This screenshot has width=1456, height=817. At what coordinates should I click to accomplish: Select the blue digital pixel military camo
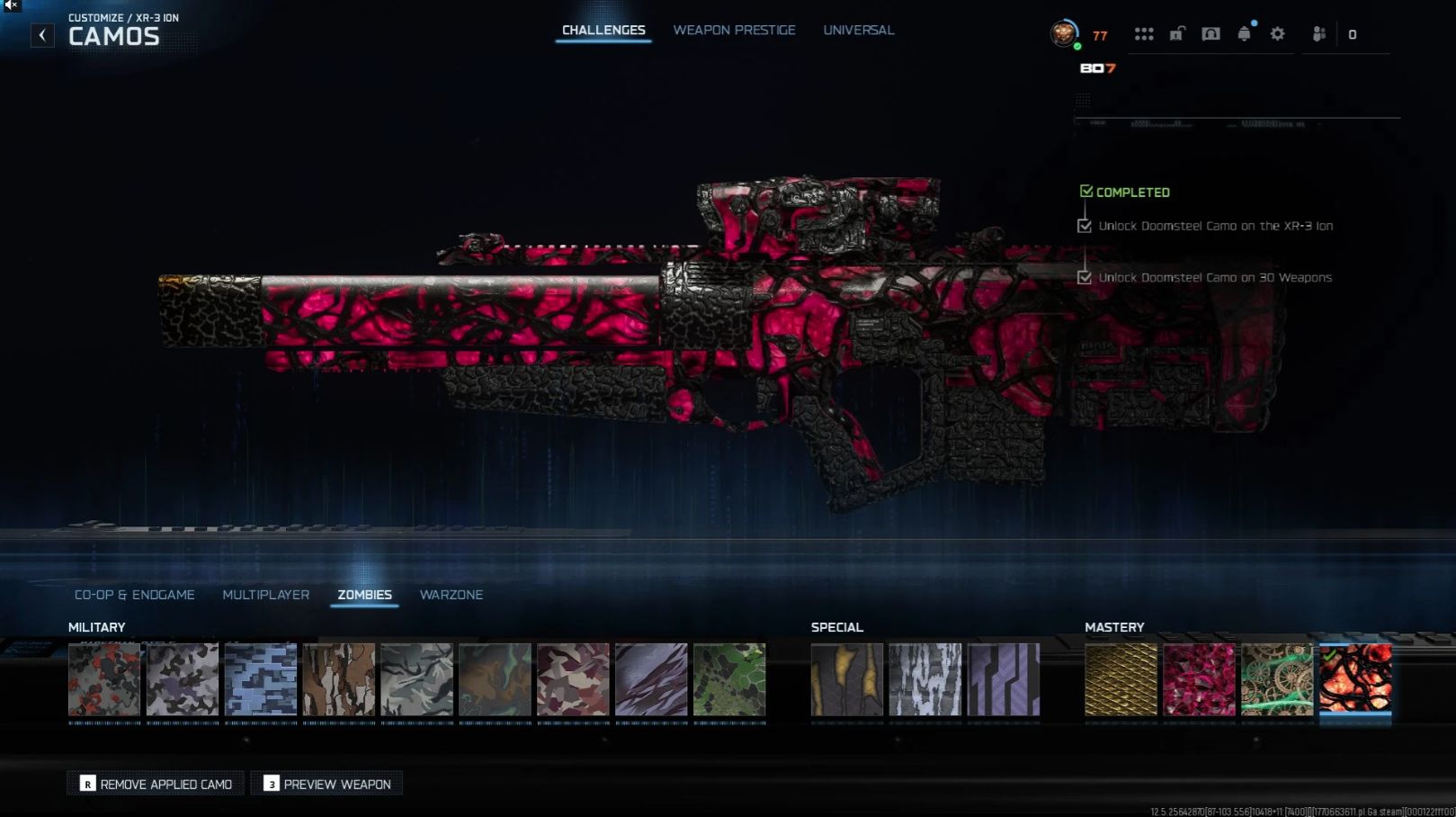261,679
